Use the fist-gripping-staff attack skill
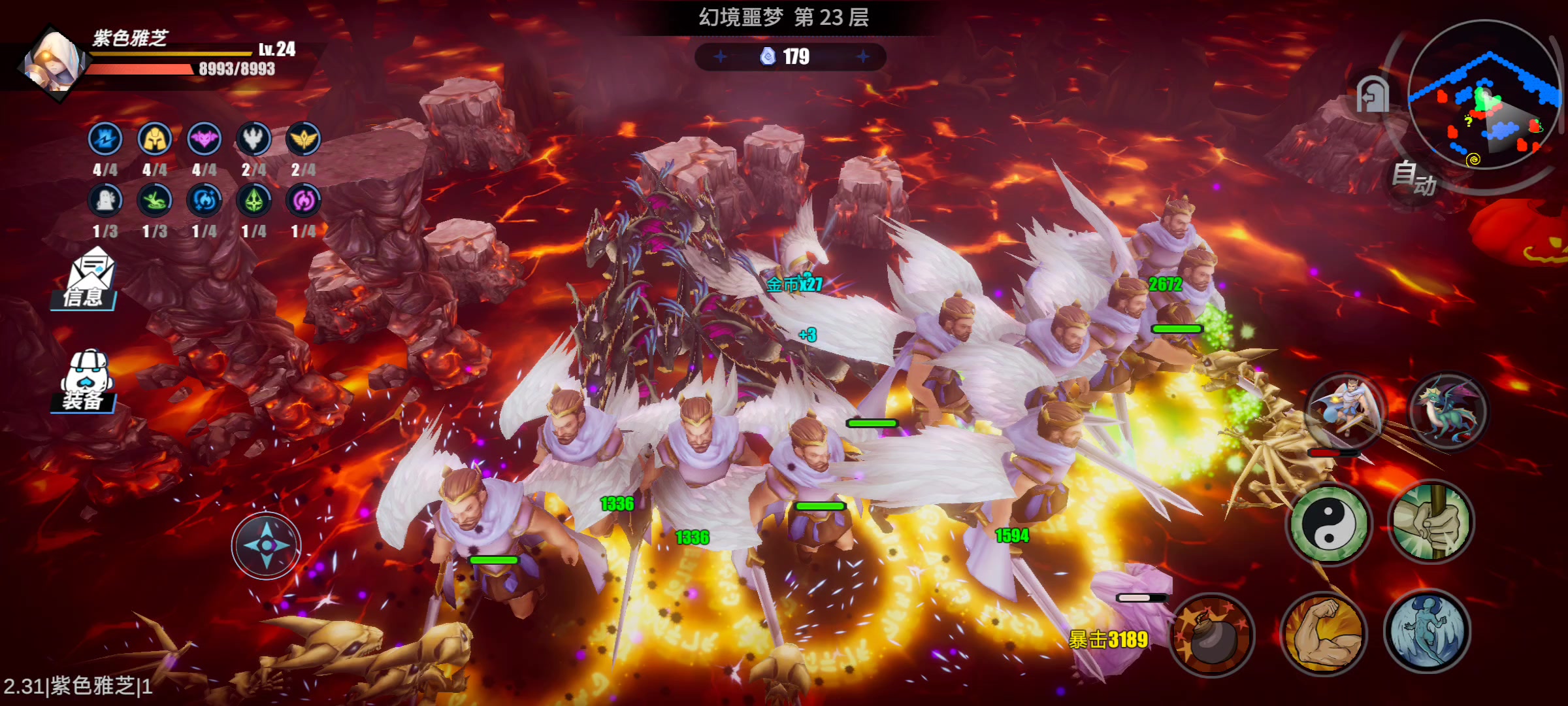This screenshot has height=706, width=1568. pos(1430,522)
